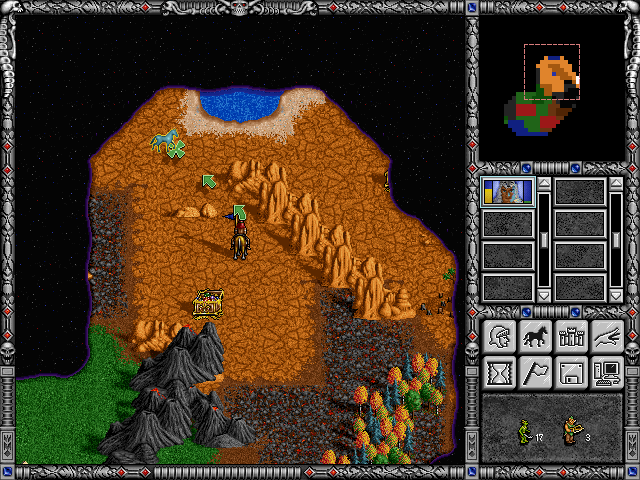Select the green goblin troop in army panel

tap(524, 430)
